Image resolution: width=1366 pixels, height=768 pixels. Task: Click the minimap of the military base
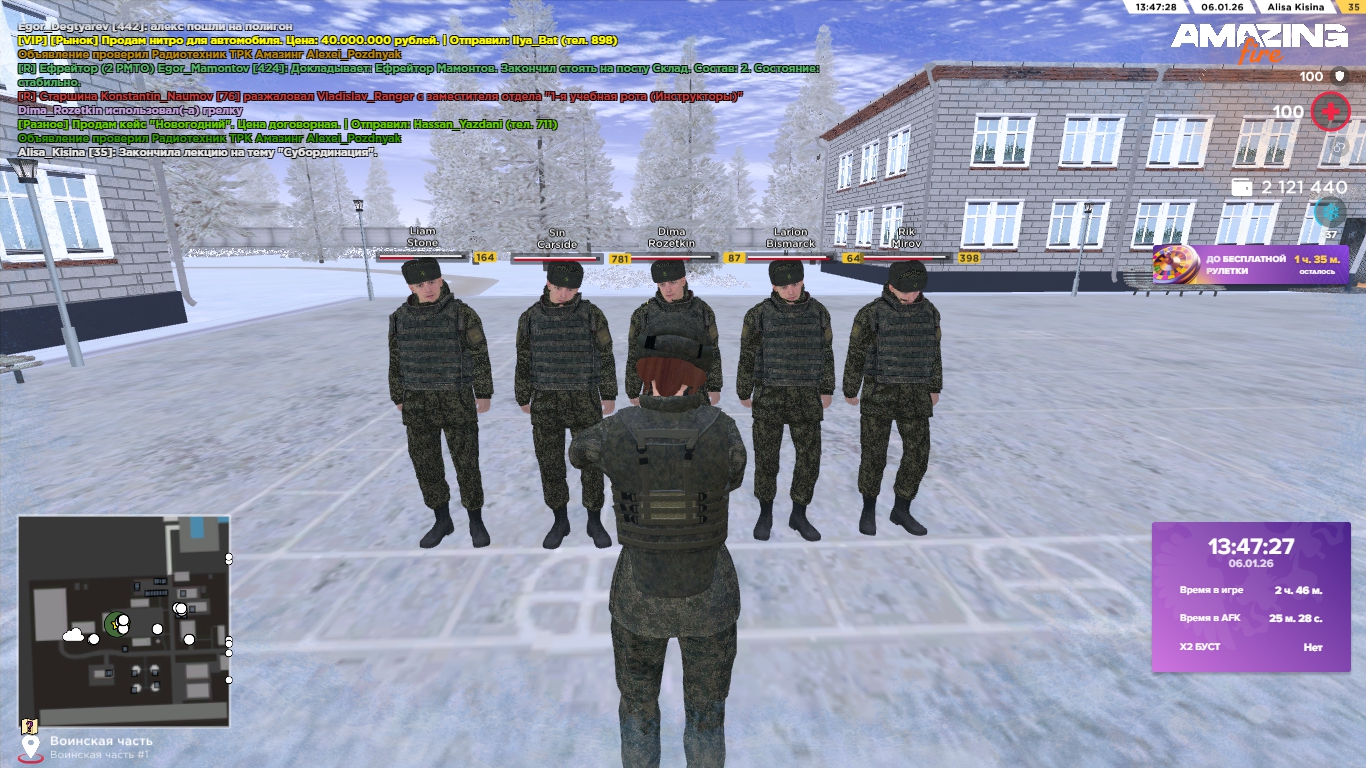point(124,620)
